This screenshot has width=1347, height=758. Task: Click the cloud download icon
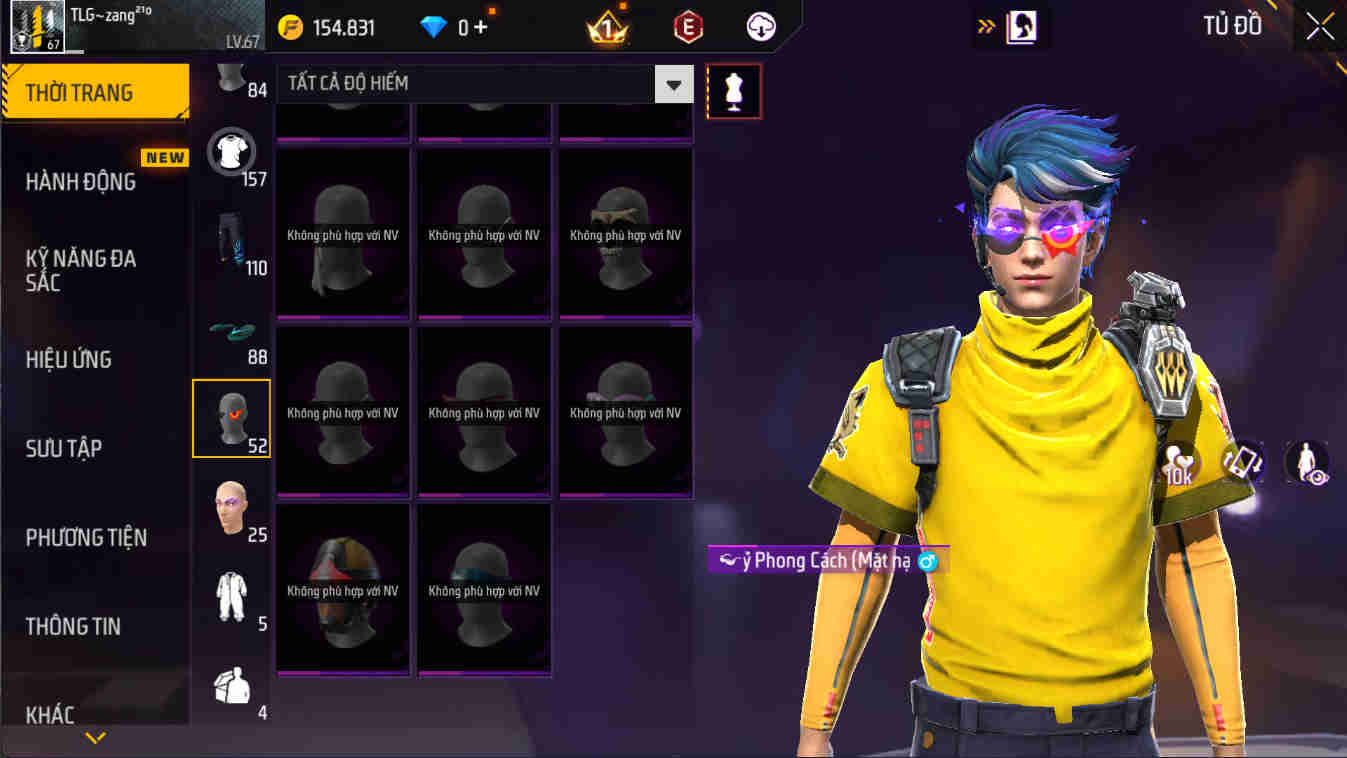pyautogui.click(x=760, y=27)
